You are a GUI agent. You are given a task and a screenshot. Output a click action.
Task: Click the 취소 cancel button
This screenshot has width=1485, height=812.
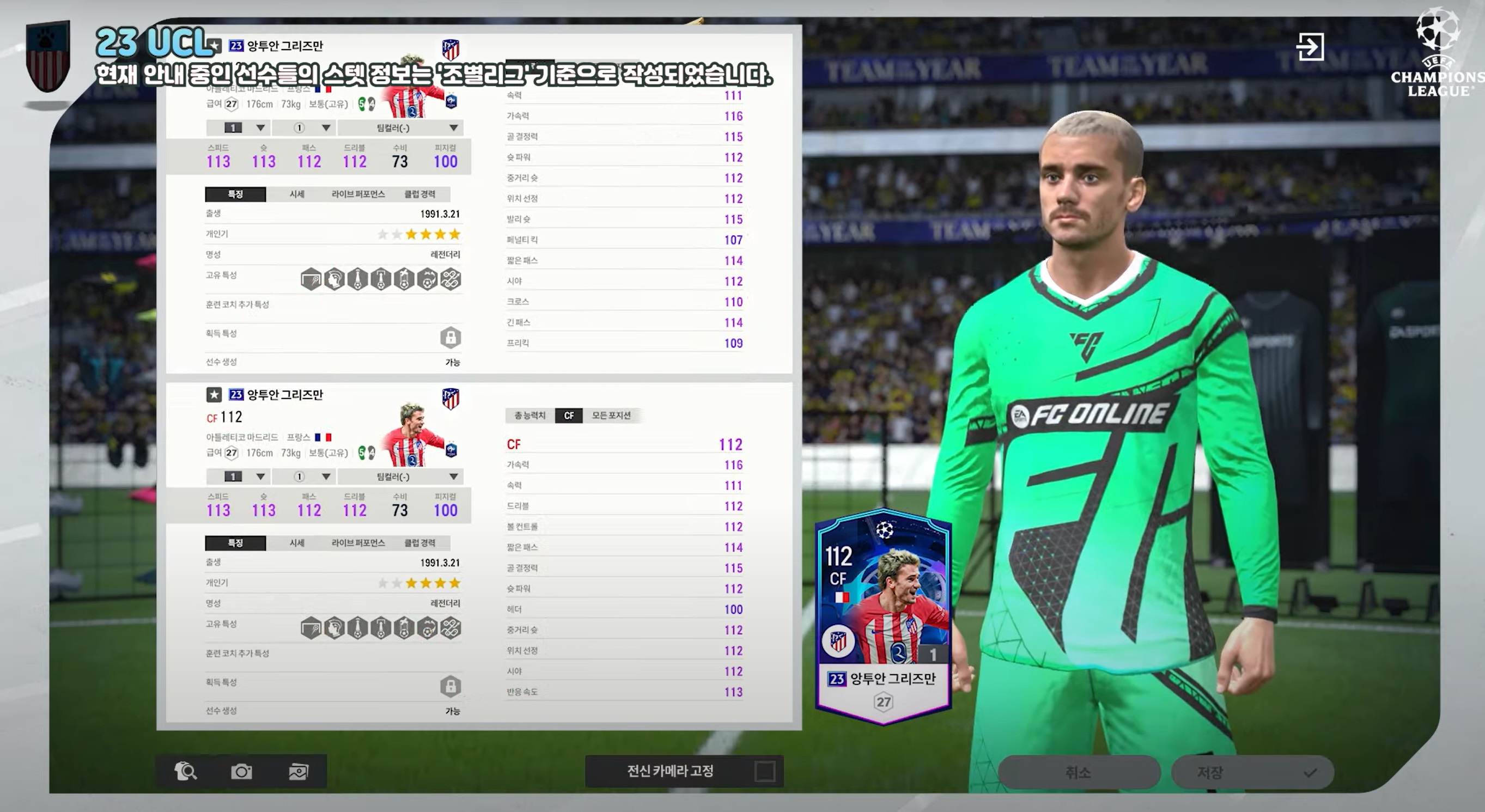tap(1078, 772)
